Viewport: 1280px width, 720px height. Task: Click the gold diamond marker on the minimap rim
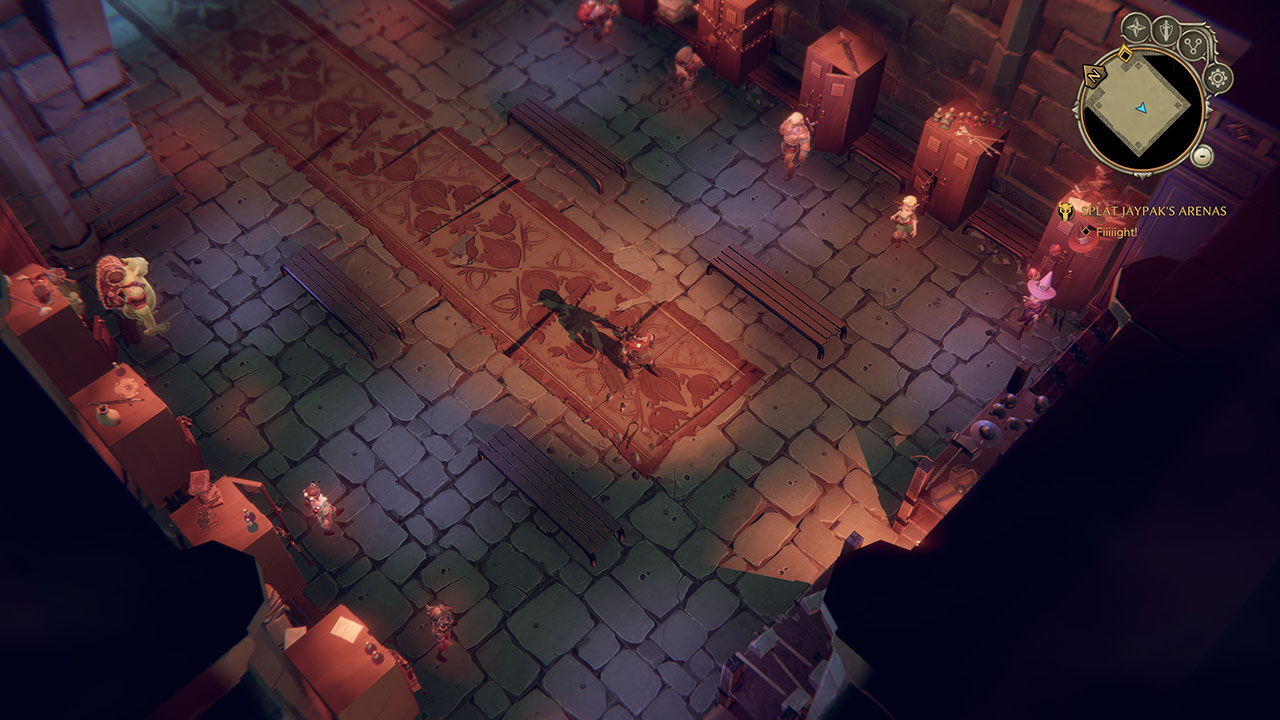1125,53
